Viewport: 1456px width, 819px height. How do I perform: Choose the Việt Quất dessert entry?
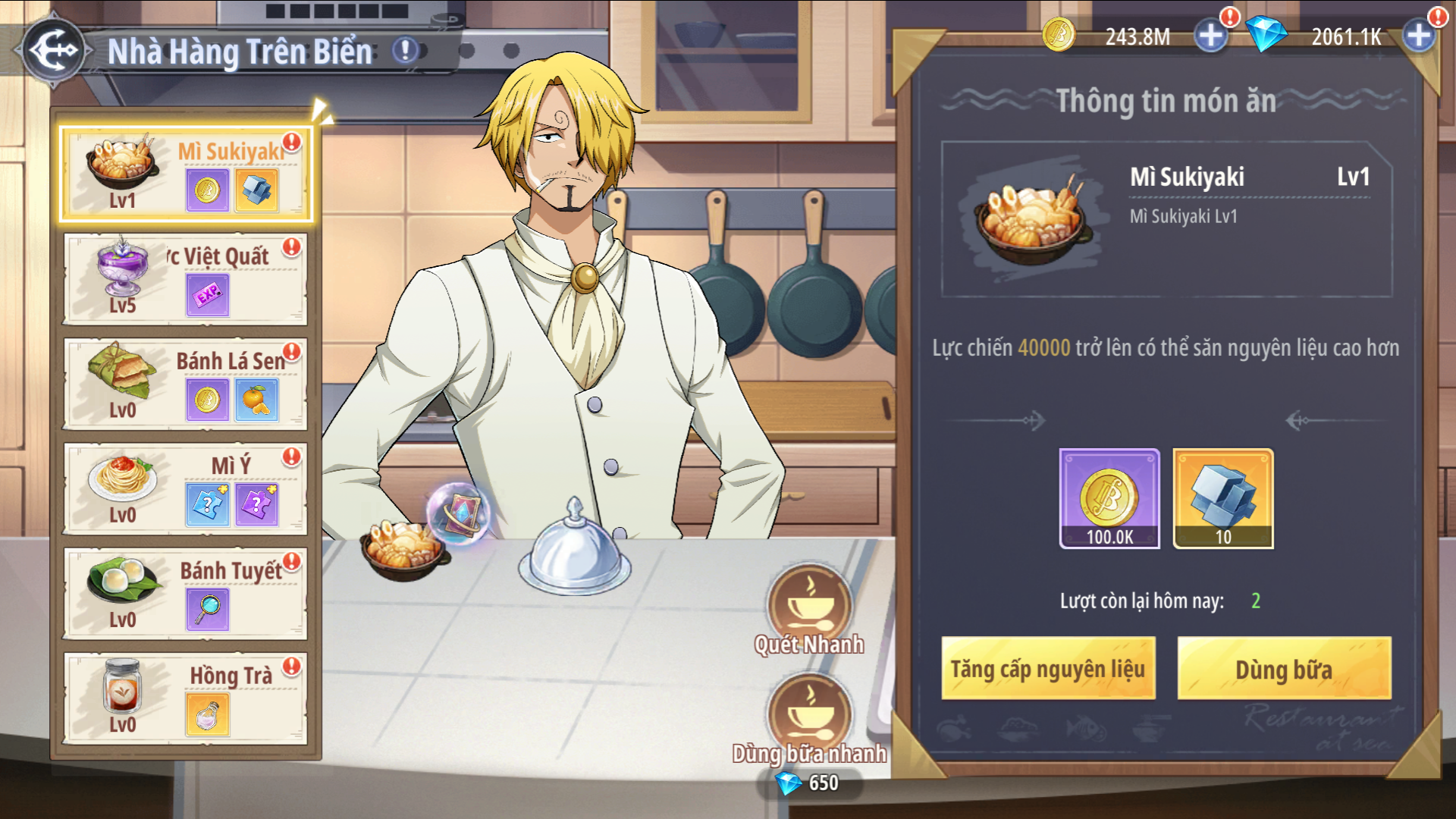[186, 279]
